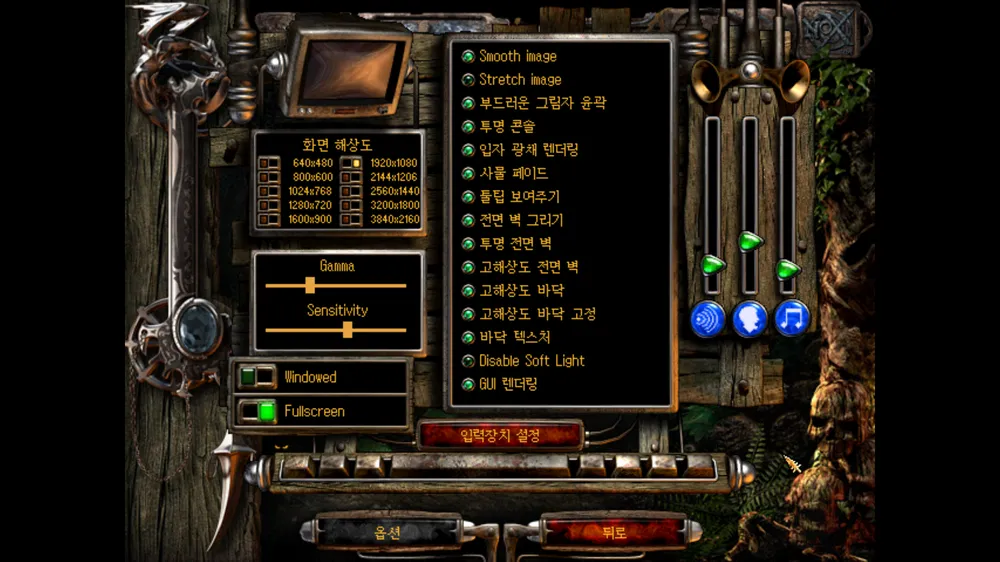Click the blue music note button

click(792, 318)
